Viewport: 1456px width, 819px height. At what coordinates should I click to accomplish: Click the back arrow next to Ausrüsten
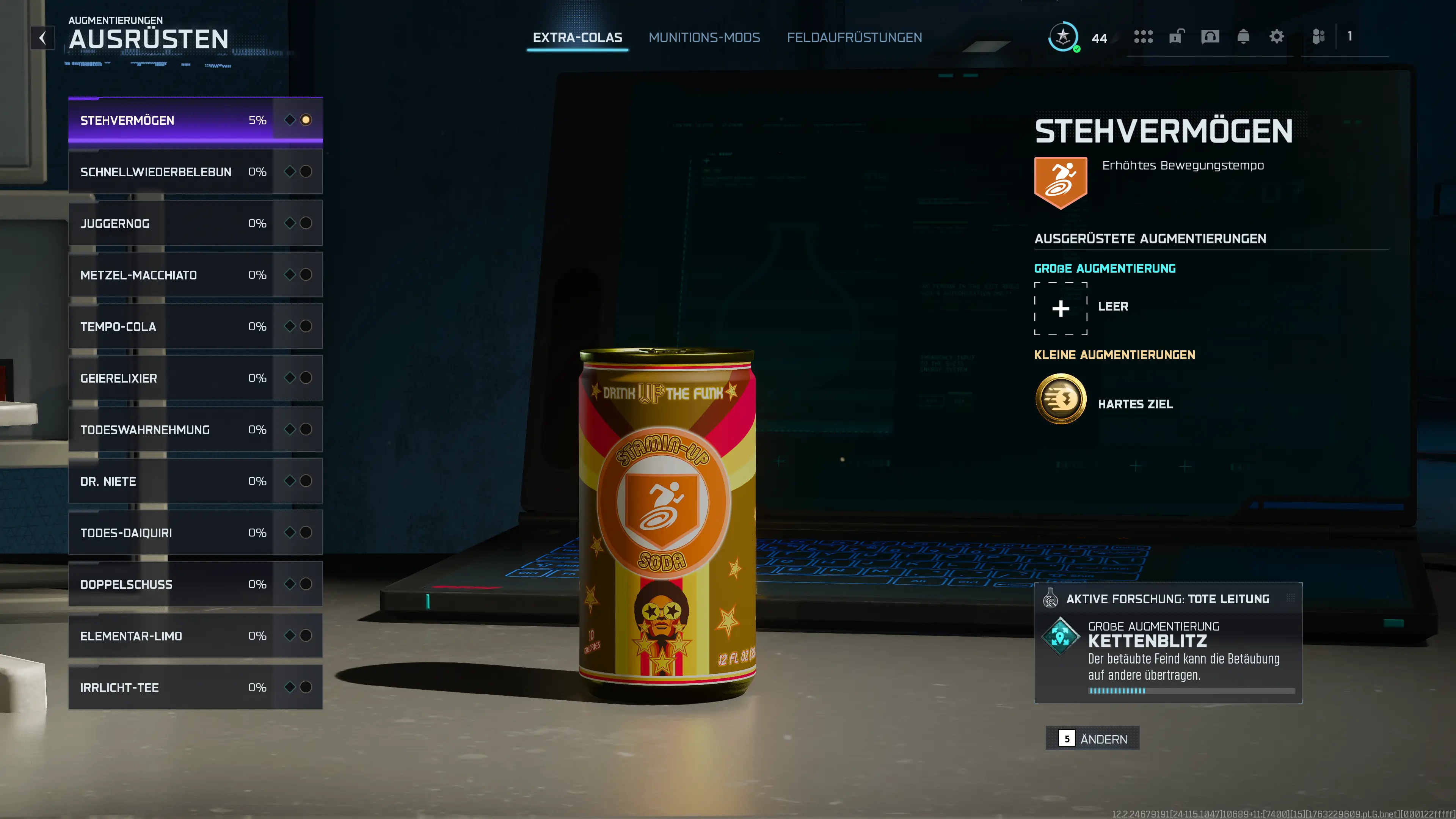(x=43, y=38)
